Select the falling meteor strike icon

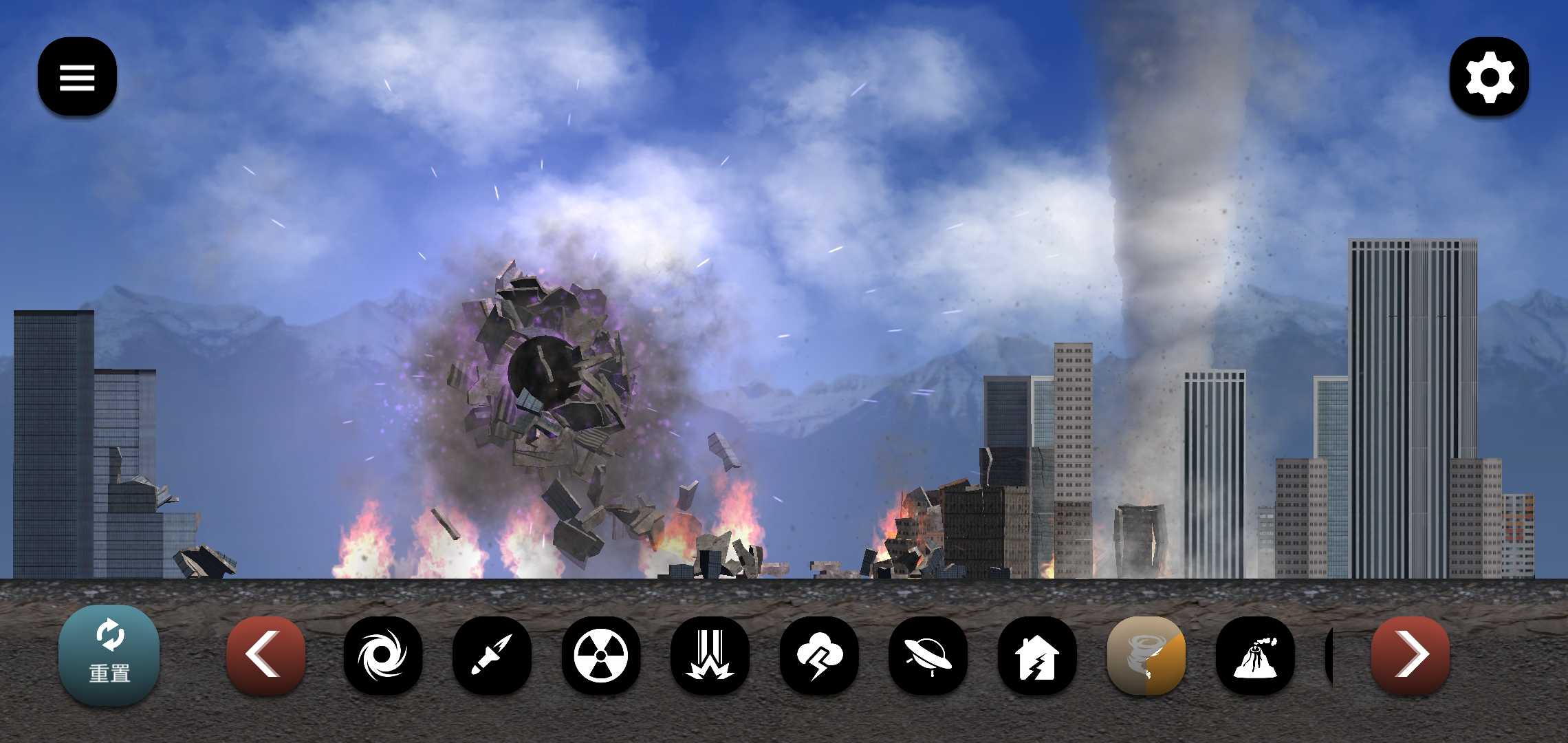click(710, 654)
